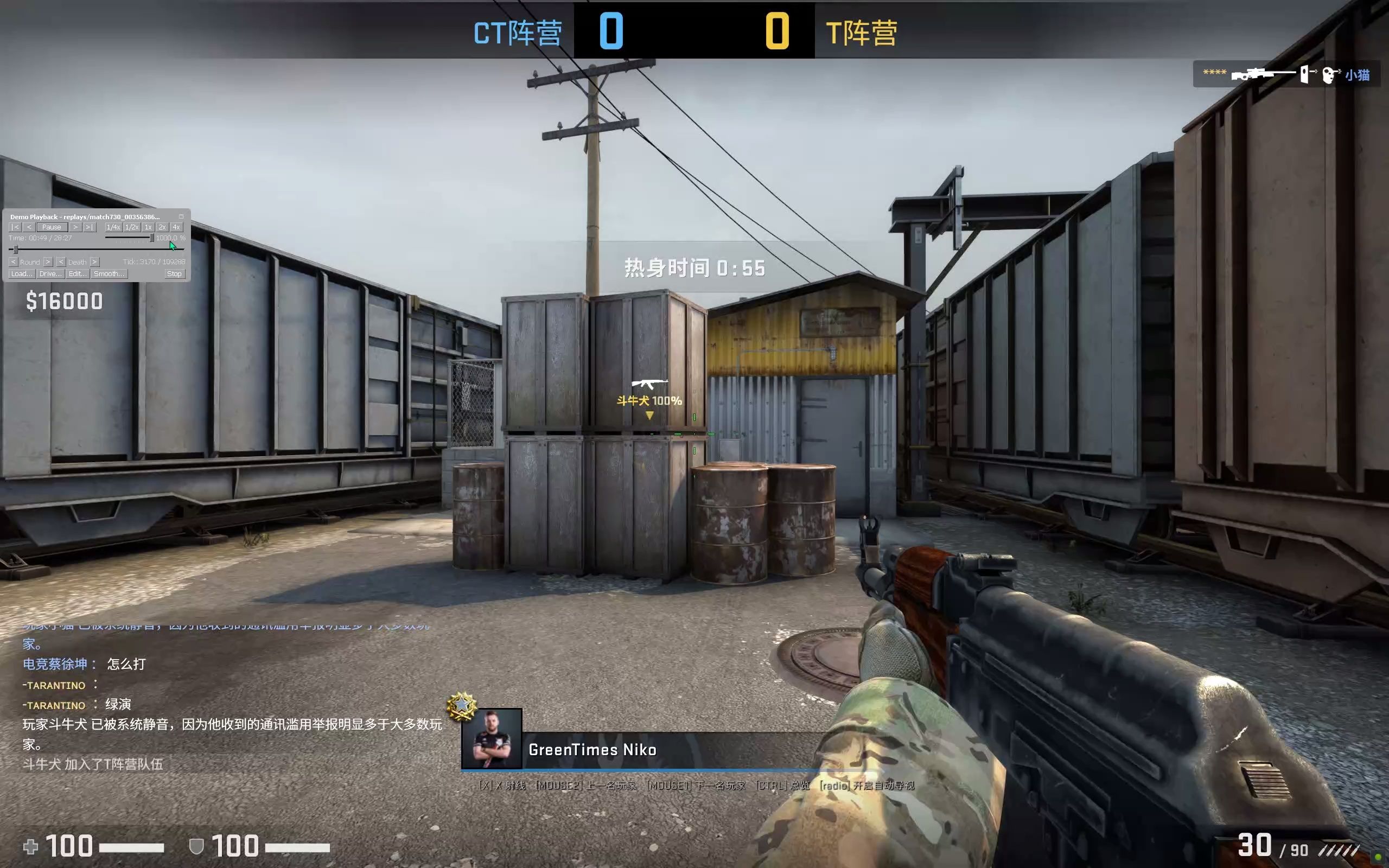
Task: Open the Load... dialog
Action: [21, 274]
